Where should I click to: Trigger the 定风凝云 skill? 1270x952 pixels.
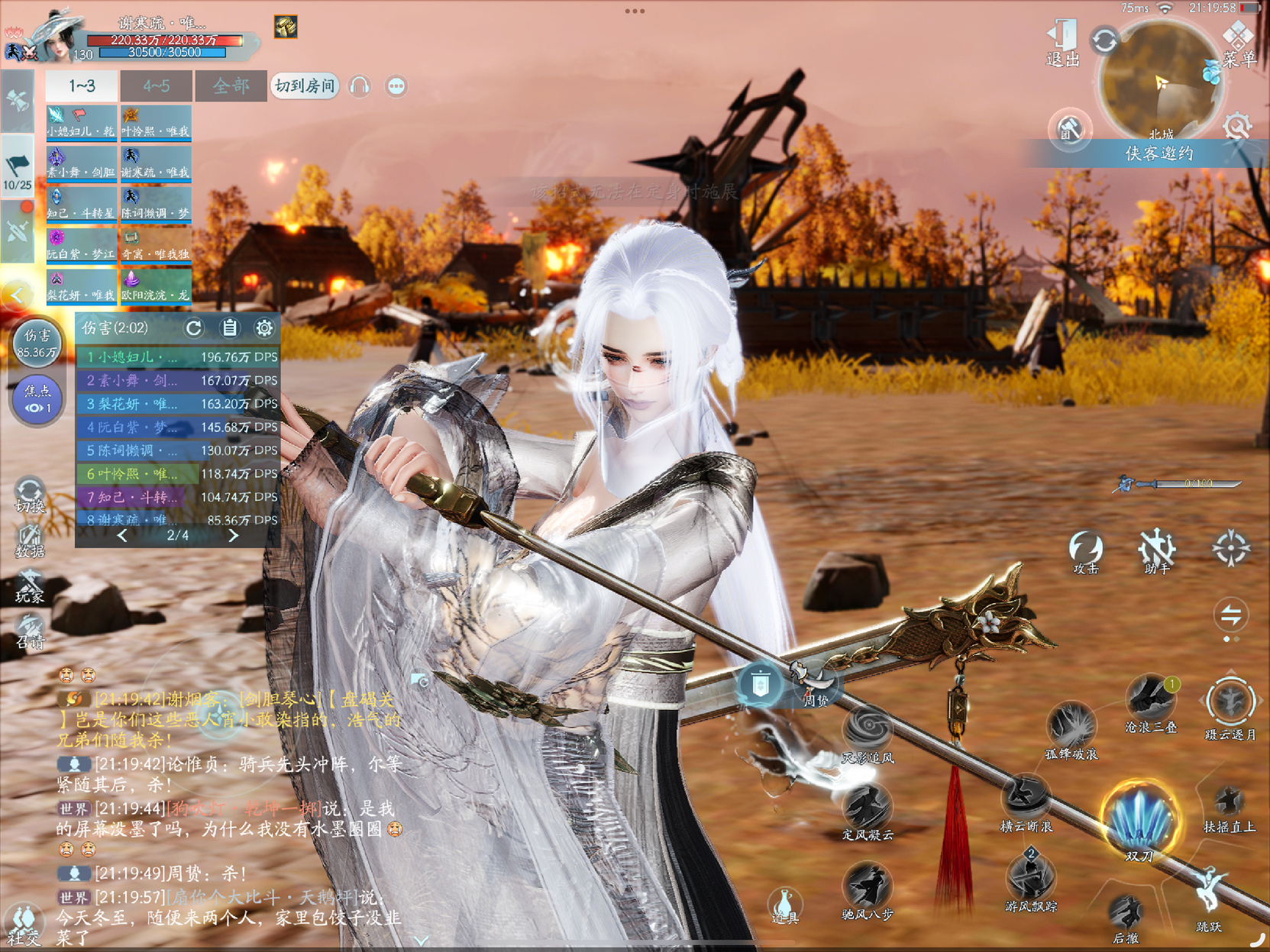(868, 809)
